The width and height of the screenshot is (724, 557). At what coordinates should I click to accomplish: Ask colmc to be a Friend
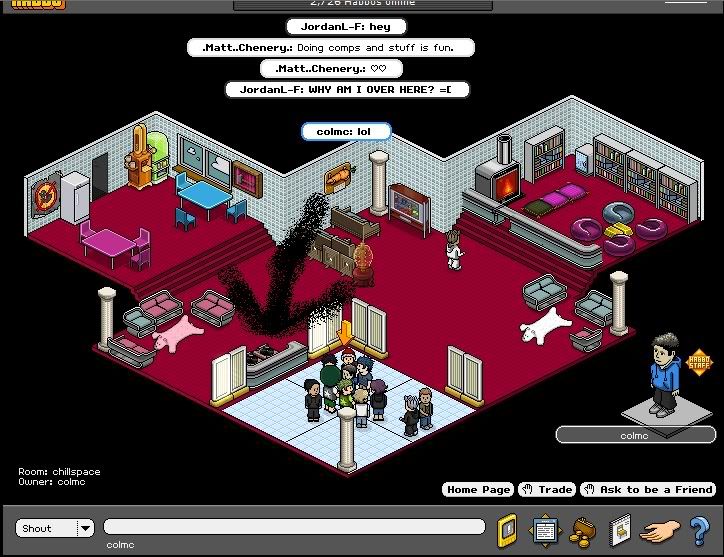point(648,489)
